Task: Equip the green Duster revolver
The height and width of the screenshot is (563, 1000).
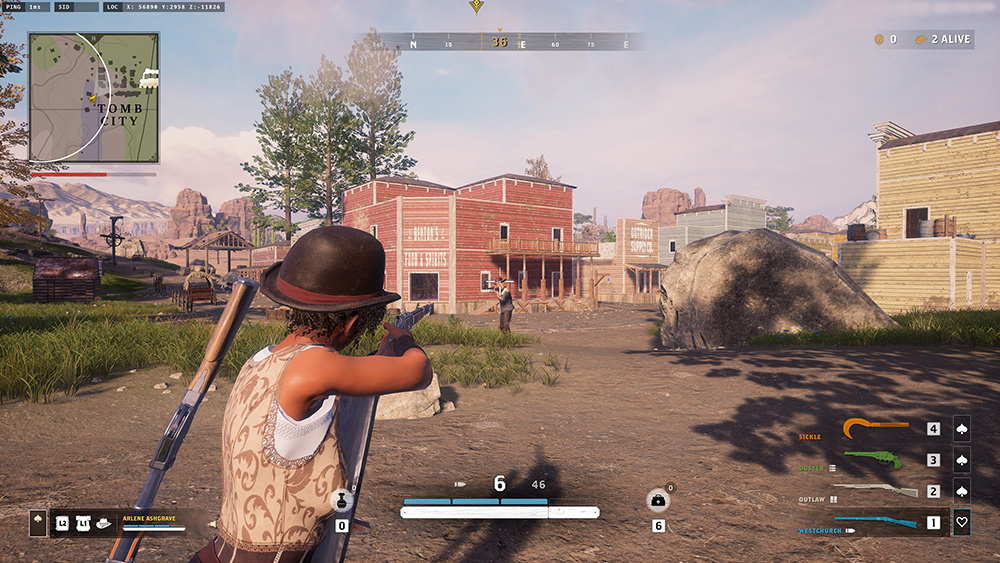Action: pyautogui.click(x=873, y=460)
